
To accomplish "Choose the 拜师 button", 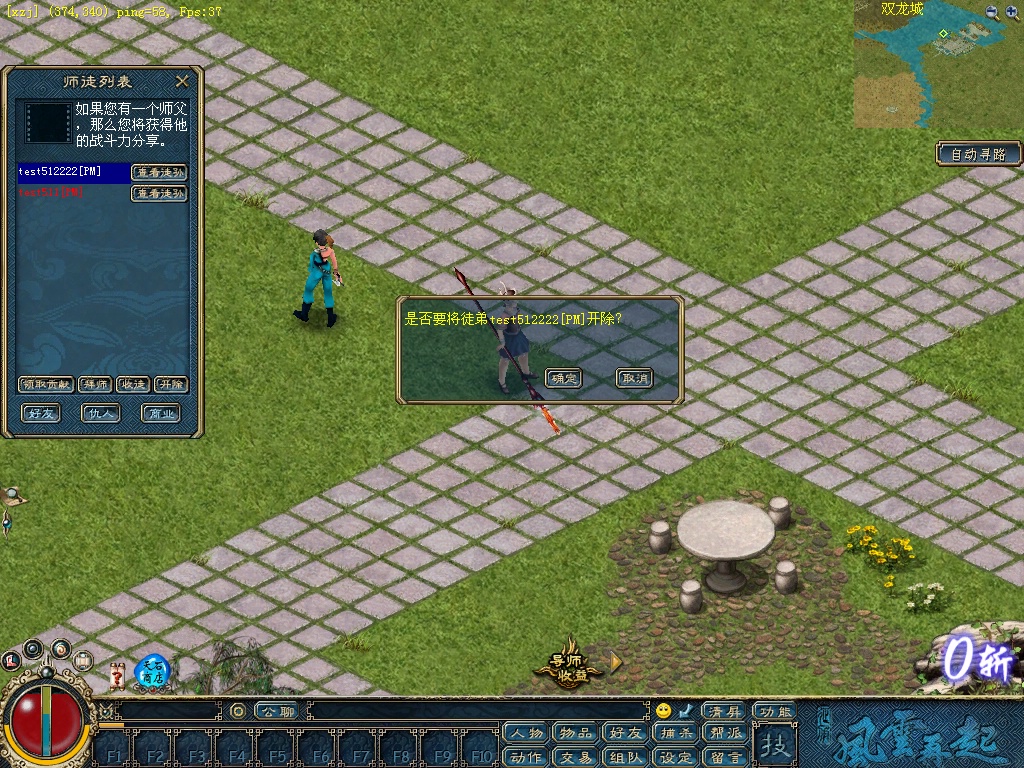I will 96,384.
